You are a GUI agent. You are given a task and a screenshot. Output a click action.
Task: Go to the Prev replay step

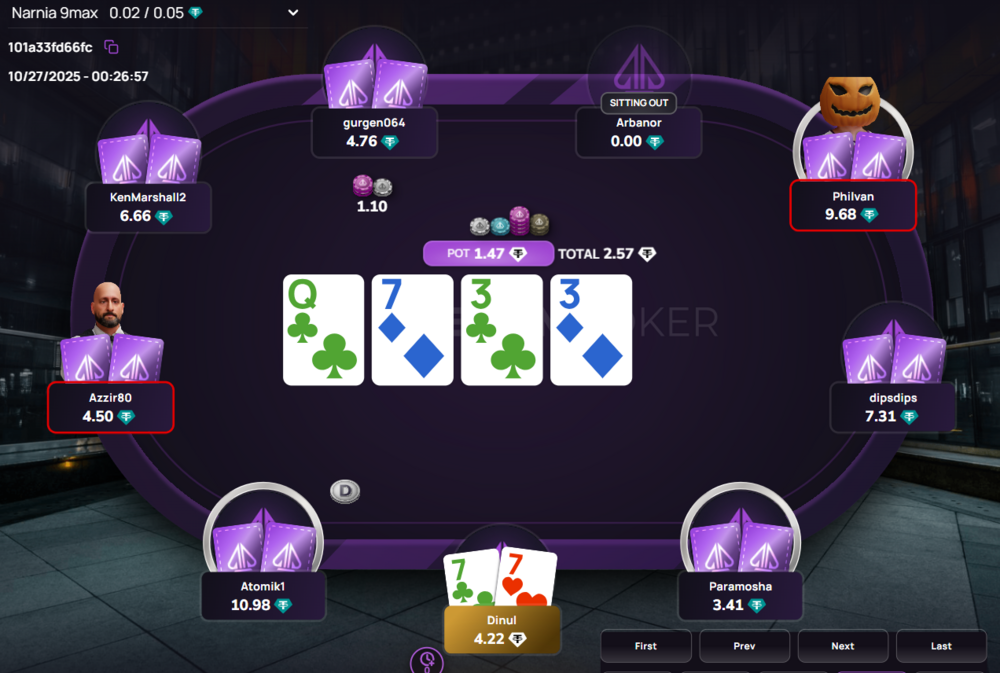[744, 646]
